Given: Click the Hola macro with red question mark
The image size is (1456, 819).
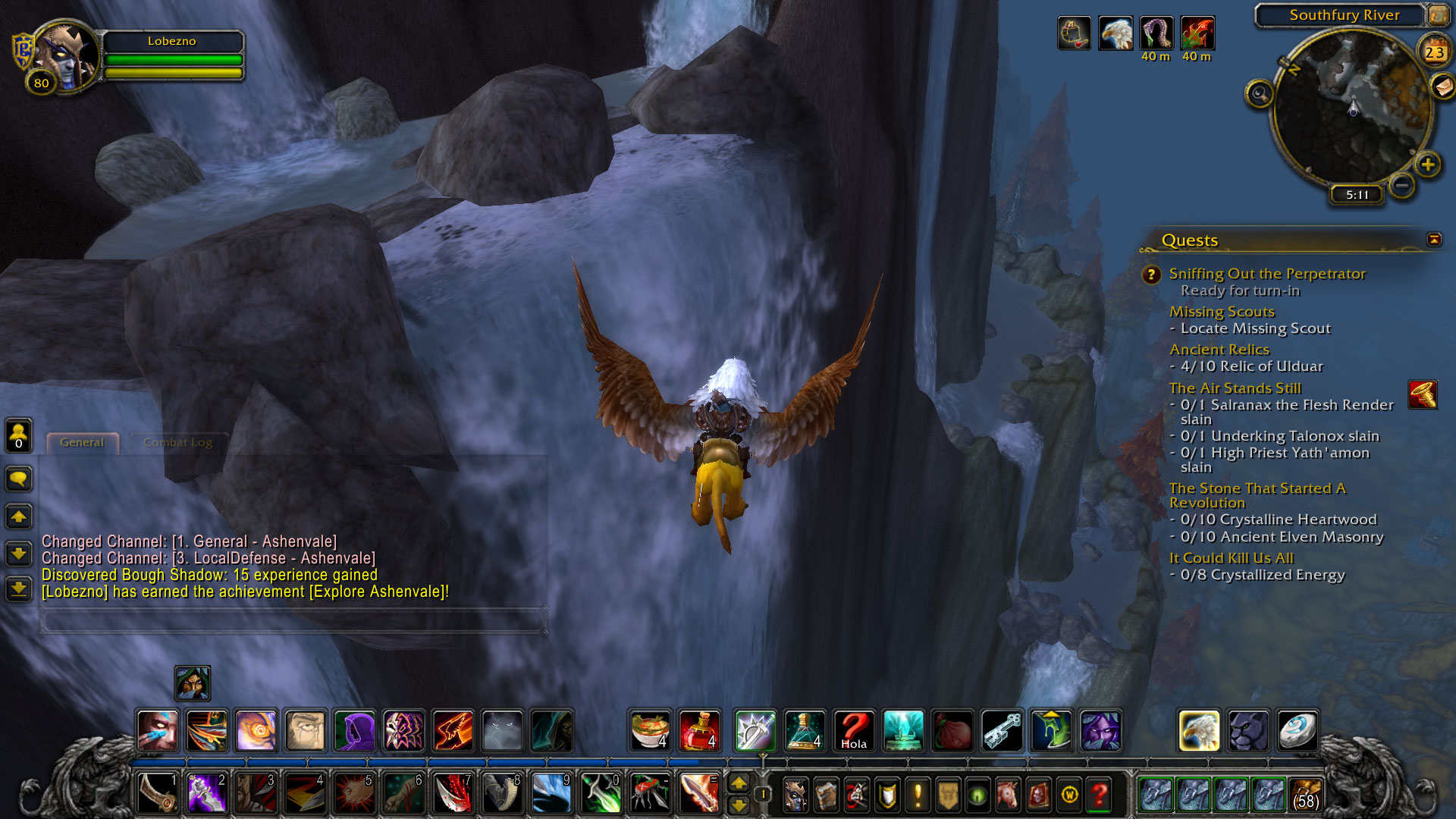Looking at the screenshot, I should tap(854, 730).
